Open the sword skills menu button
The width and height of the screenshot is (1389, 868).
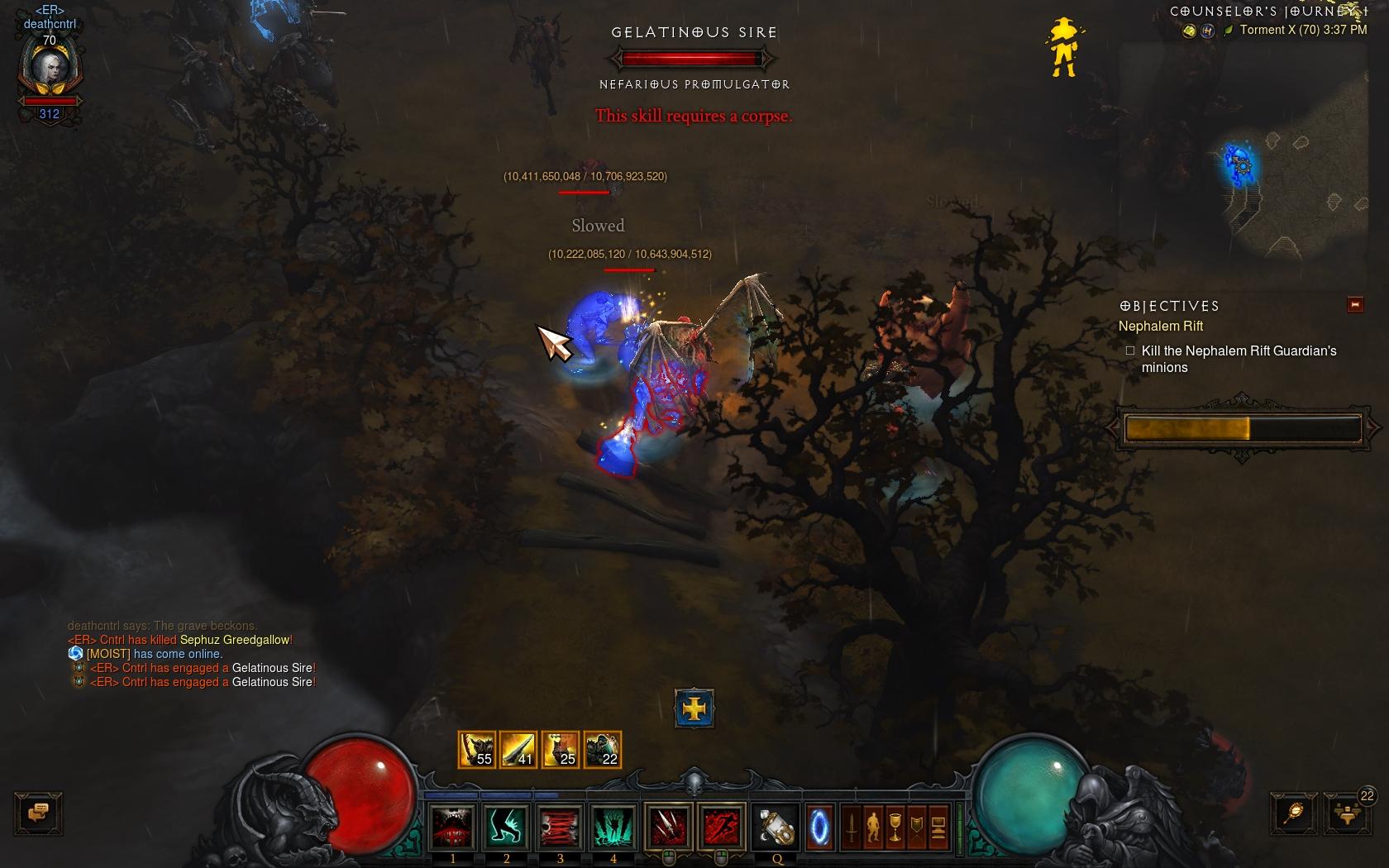point(852,827)
